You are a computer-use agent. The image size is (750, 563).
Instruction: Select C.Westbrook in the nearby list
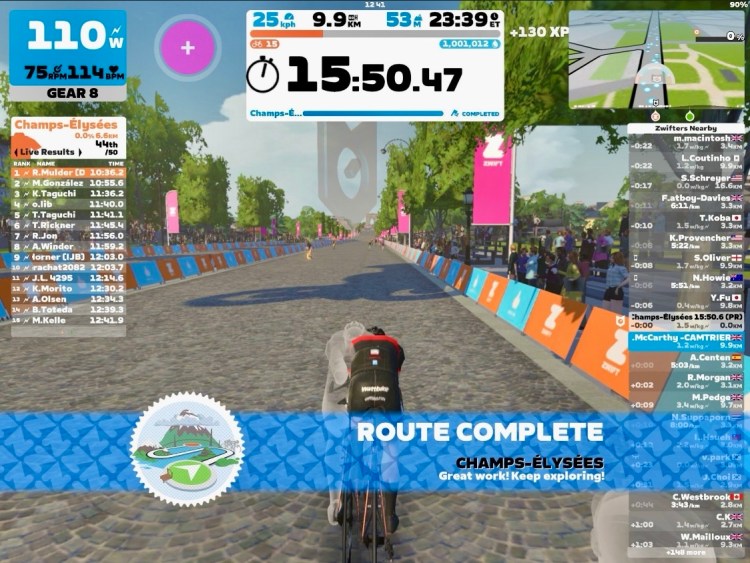[686, 500]
